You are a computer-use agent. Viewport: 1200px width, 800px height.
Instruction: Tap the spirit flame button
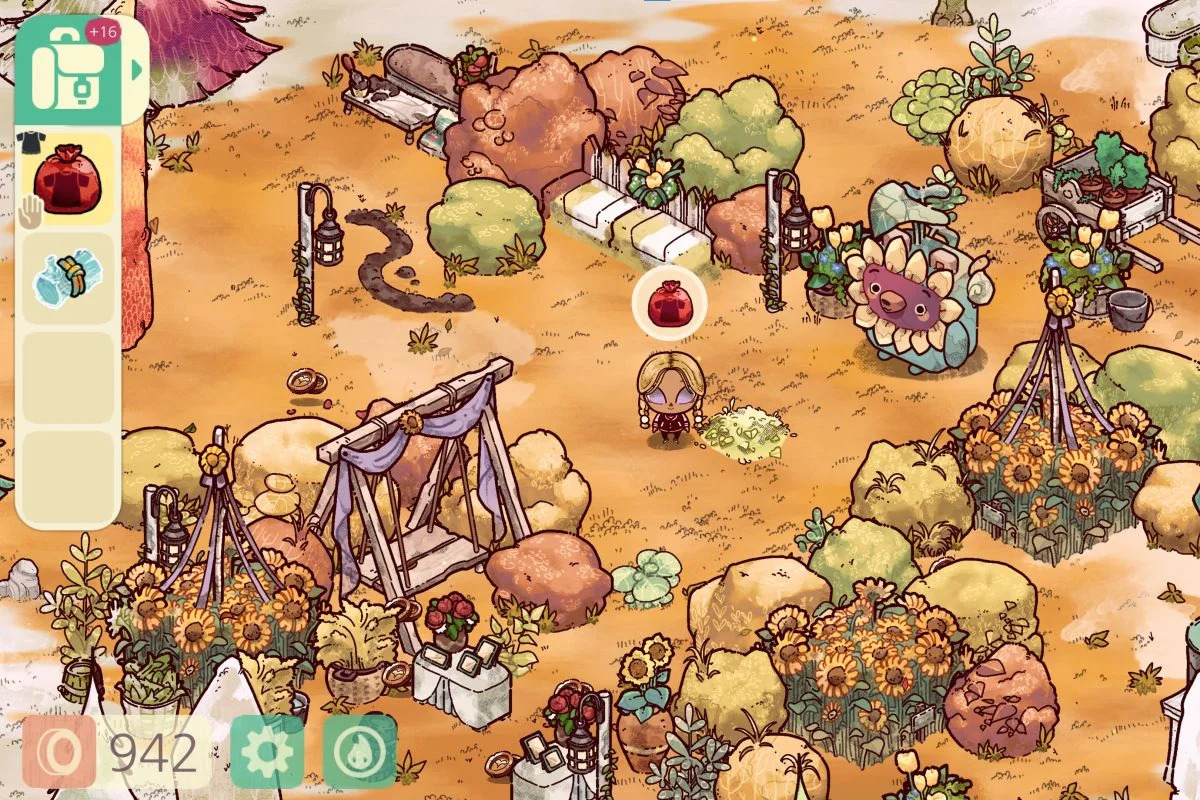(x=359, y=751)
